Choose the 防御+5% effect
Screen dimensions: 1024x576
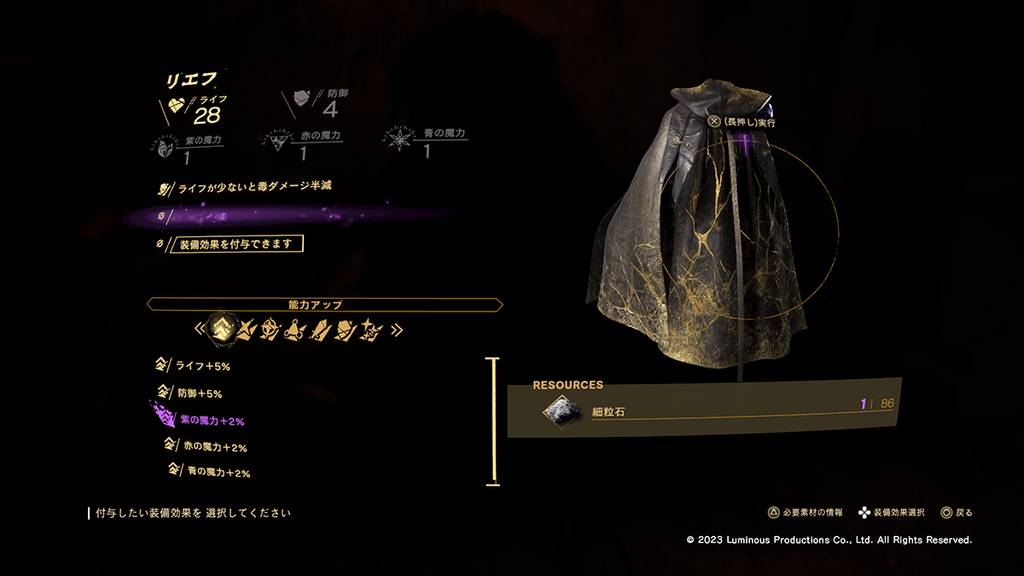click(199, 393)
